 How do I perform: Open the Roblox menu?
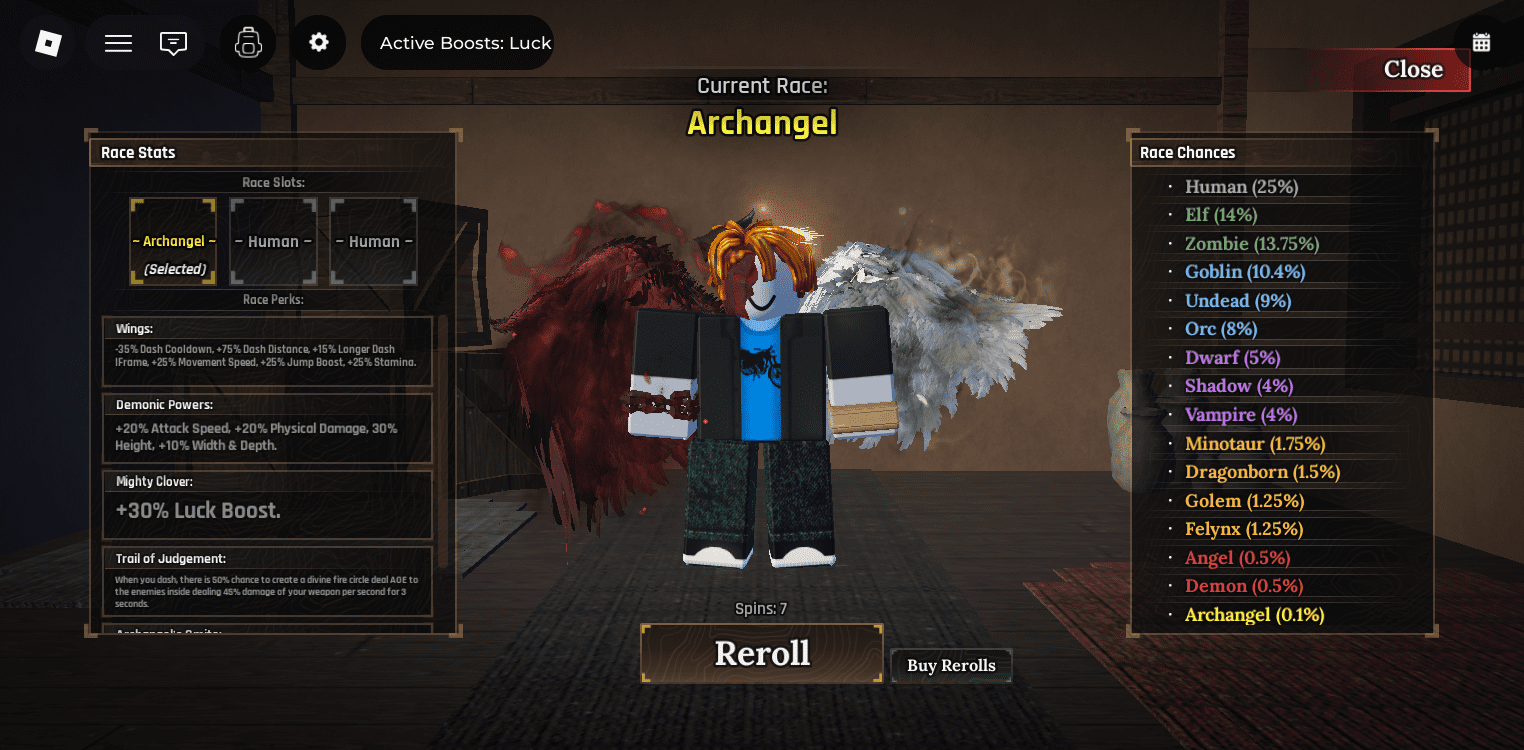click(47, 42)
